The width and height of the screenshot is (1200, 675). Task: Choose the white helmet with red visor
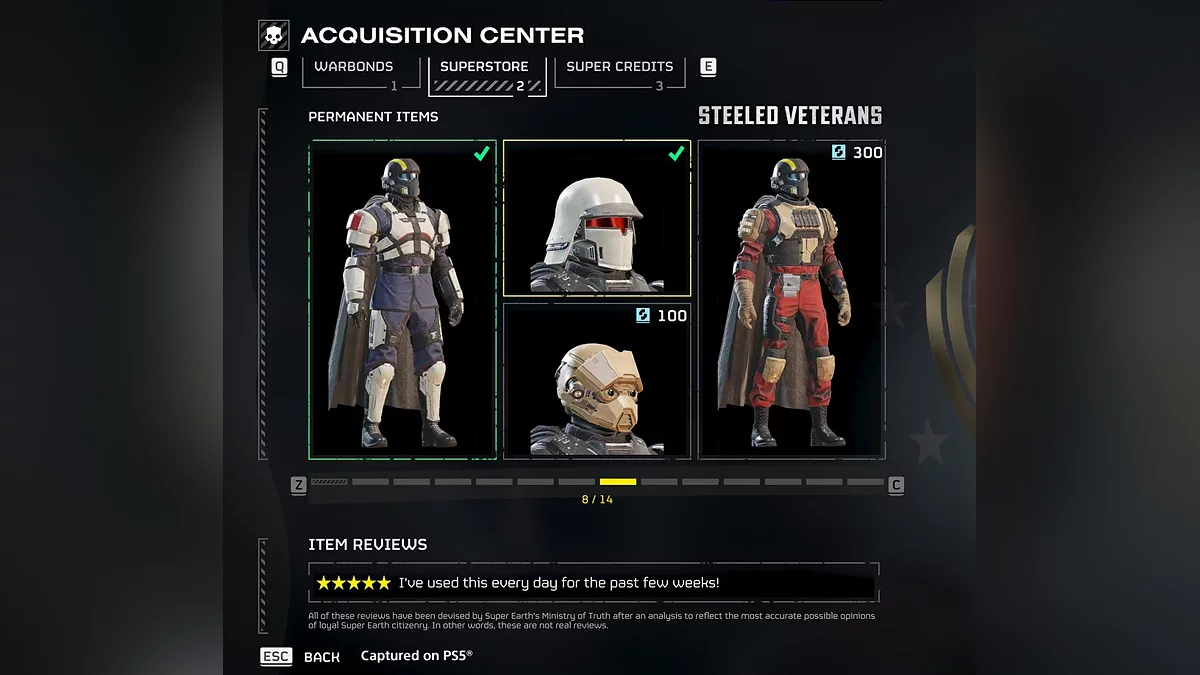pos(597,218)
